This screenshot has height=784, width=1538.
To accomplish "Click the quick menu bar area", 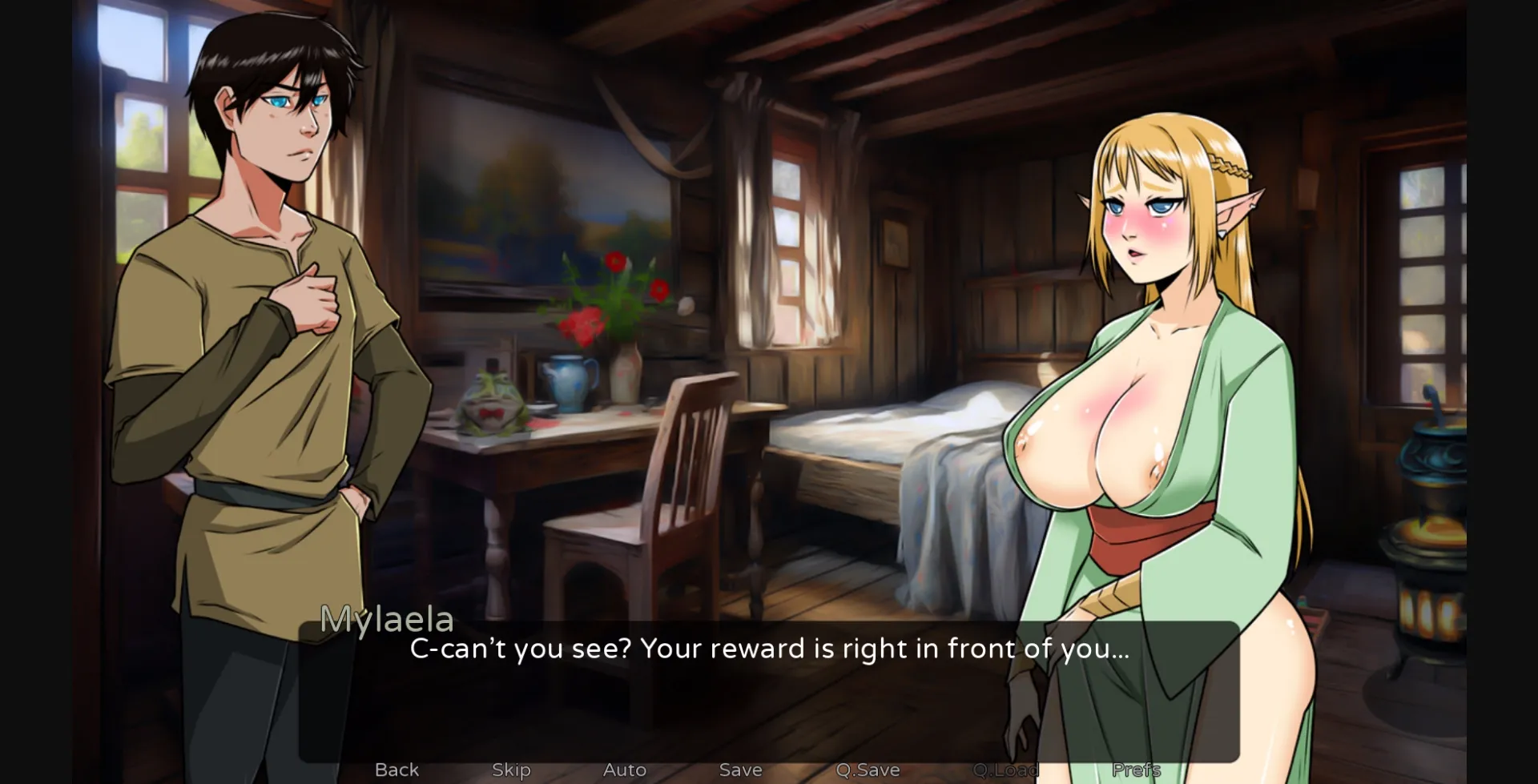I will 769,770.
